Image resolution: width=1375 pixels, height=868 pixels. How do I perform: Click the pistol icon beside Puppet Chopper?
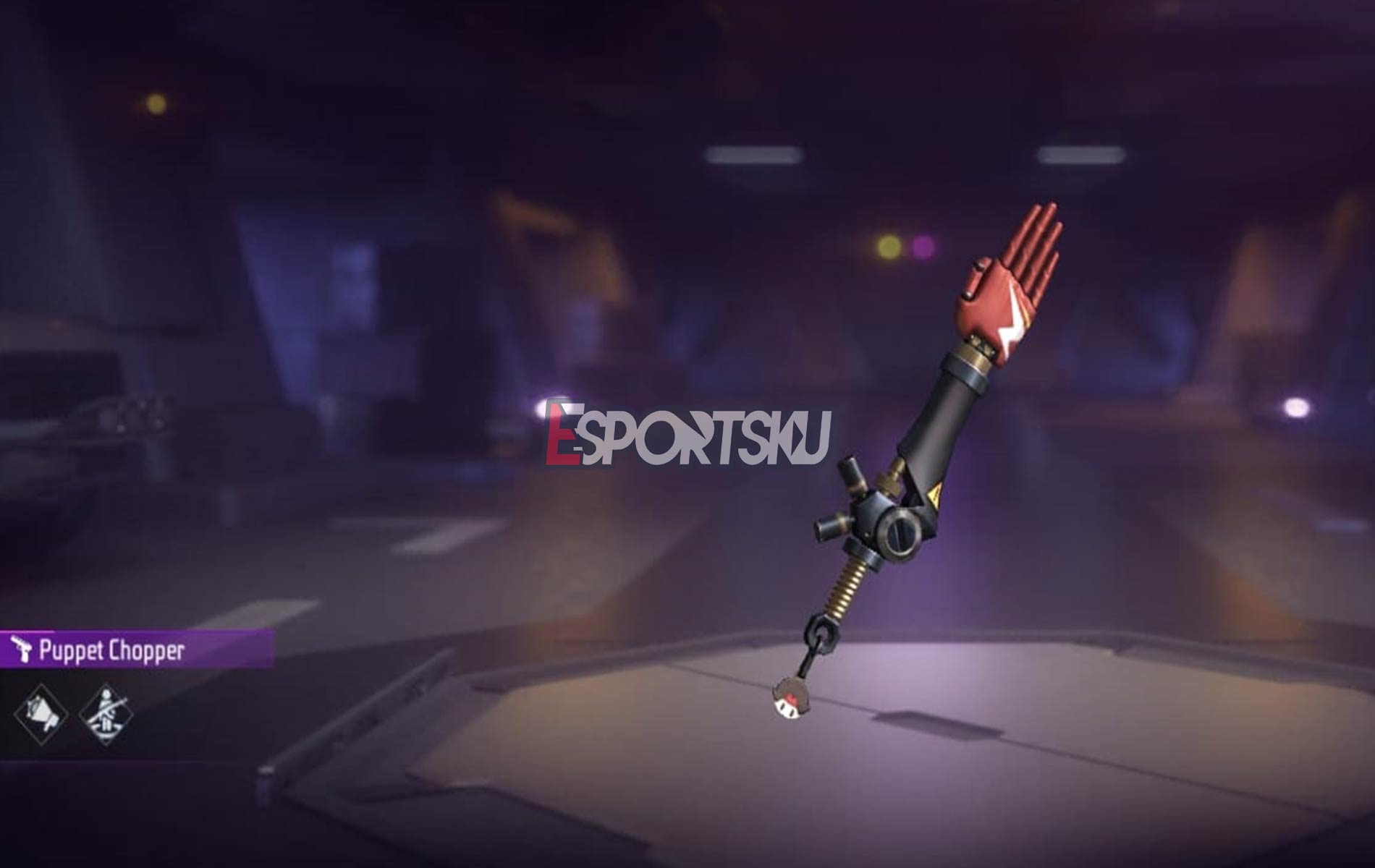(x=22, y=649)
